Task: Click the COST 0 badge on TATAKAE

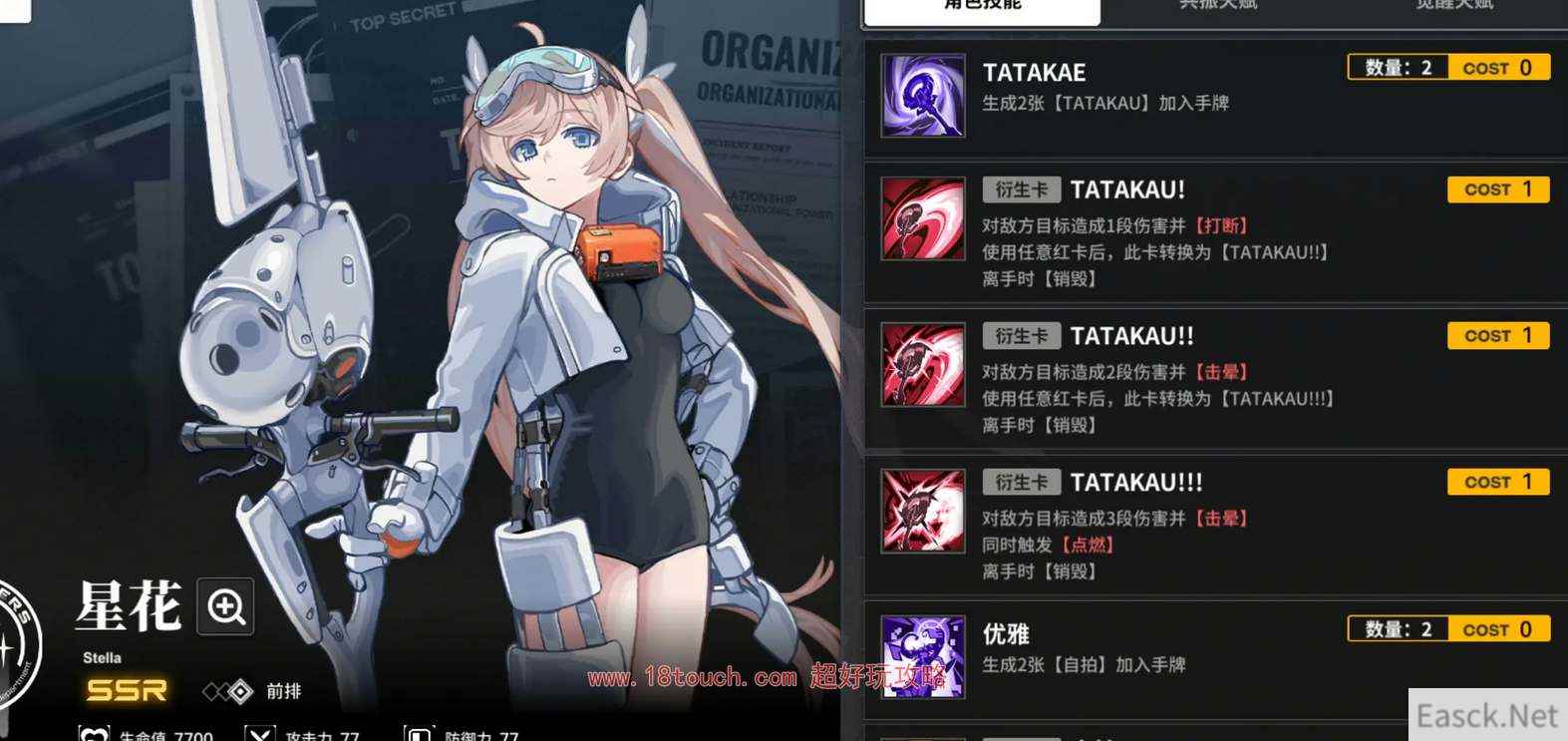Action: [x=1497, y=68]
